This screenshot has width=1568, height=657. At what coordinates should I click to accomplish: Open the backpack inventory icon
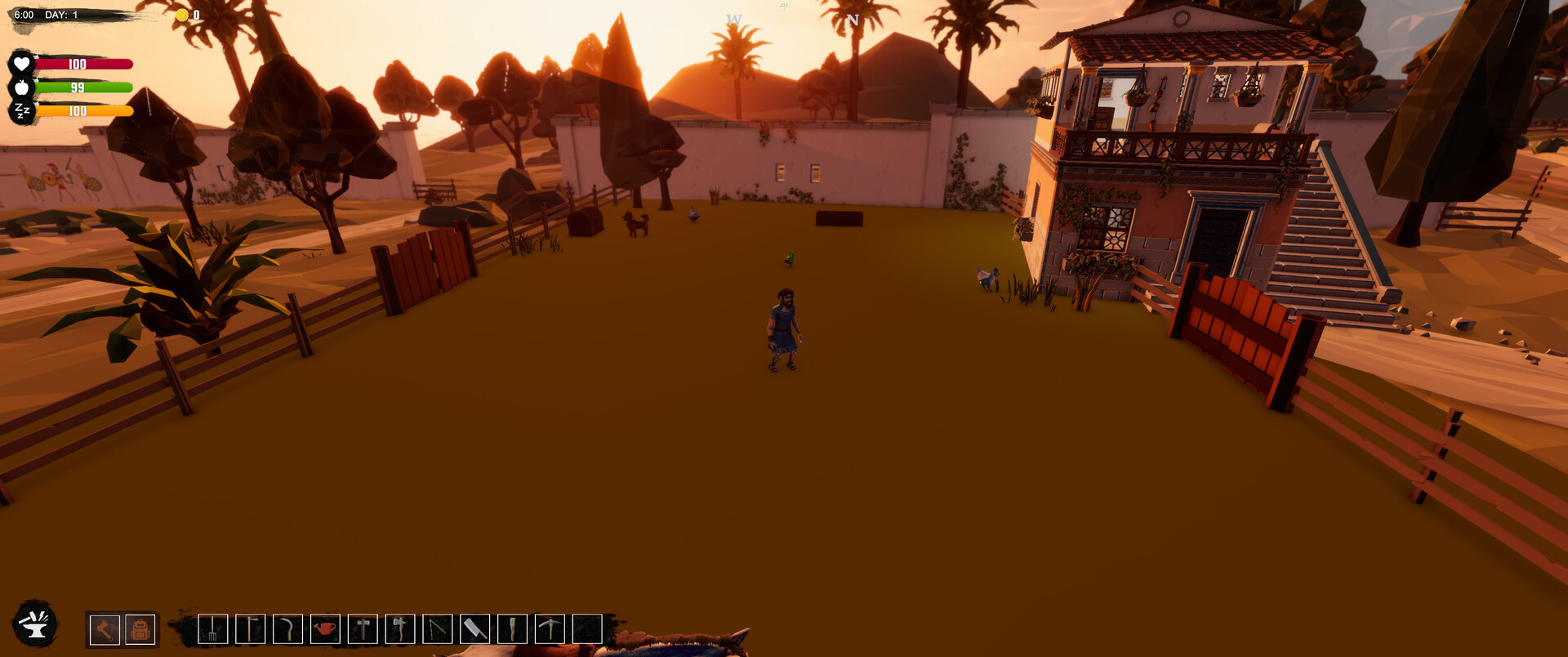139,631
